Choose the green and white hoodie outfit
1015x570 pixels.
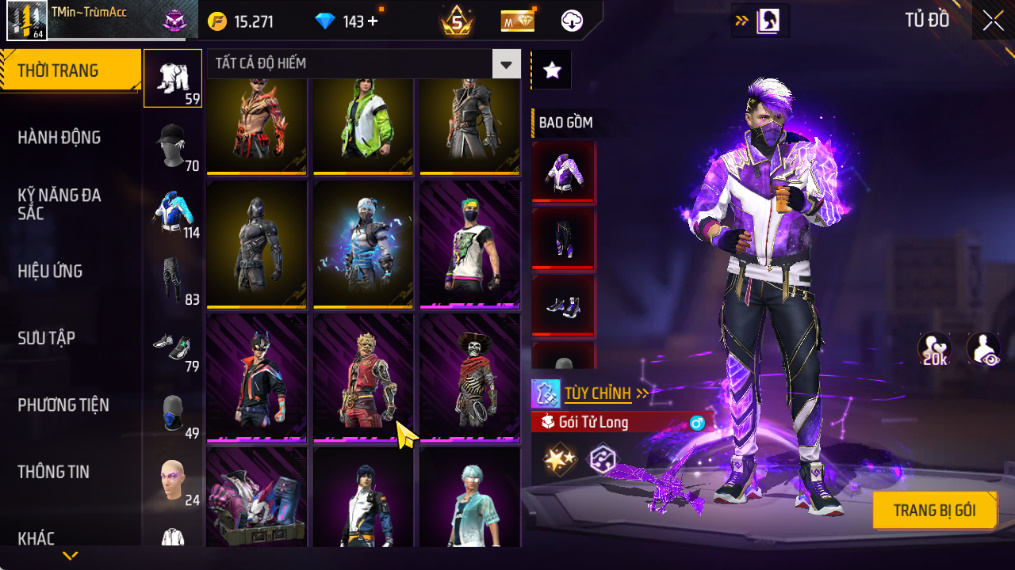363,120
